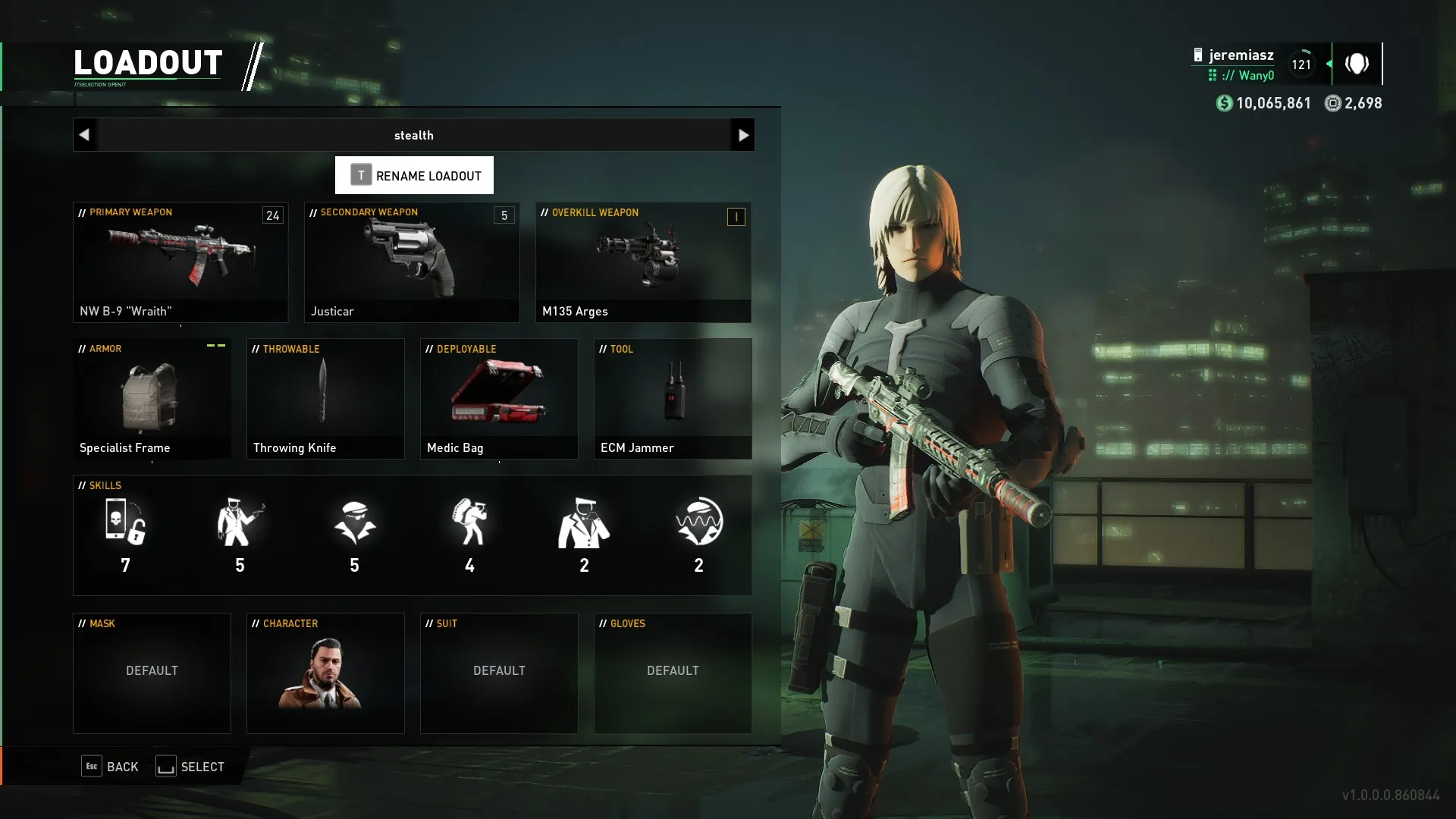
Task: Open the phone hacking skill icon
Action: [125, 523]
